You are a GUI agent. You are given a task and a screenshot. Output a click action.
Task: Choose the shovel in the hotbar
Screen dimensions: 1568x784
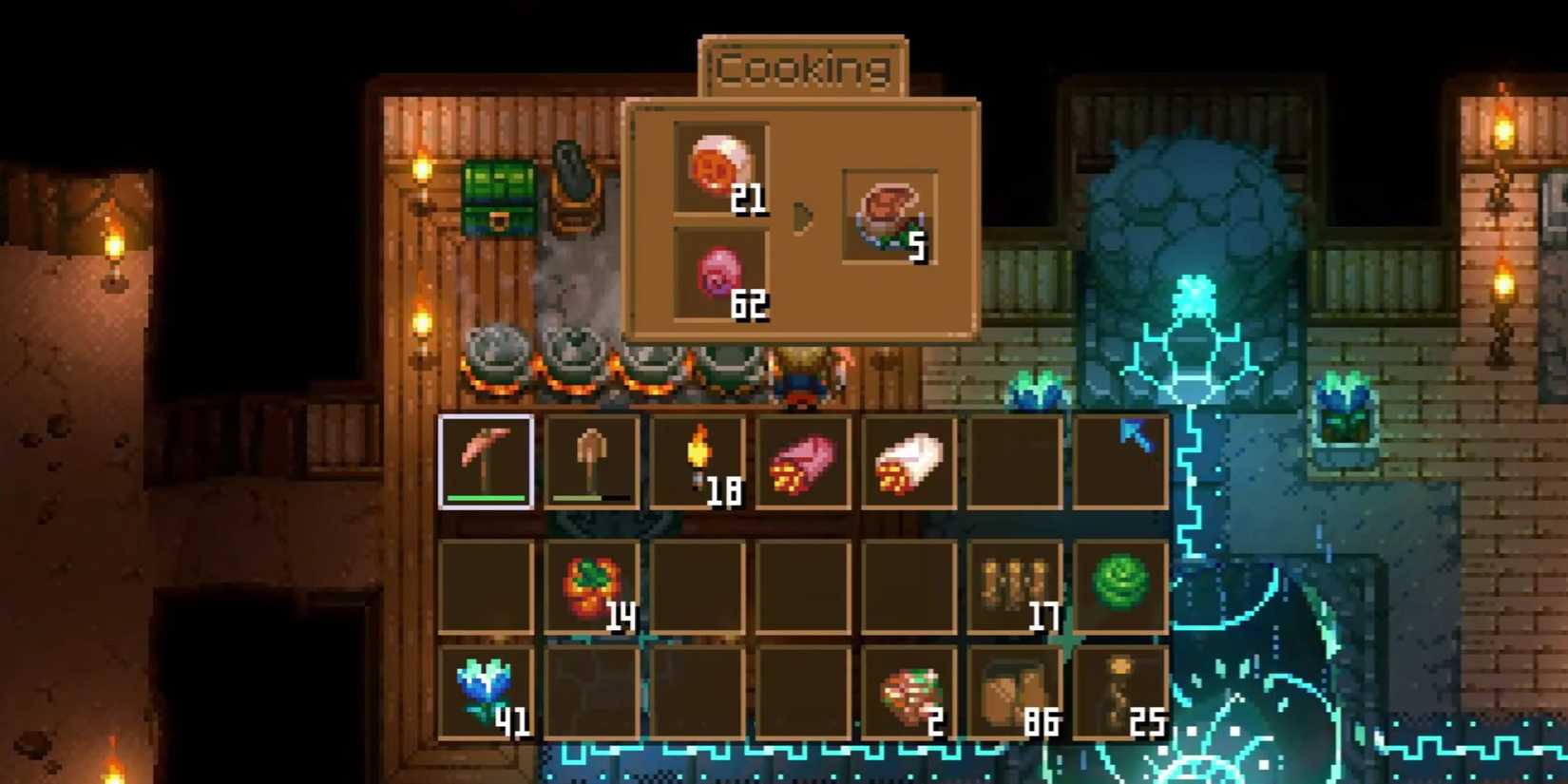click(591, 461)
